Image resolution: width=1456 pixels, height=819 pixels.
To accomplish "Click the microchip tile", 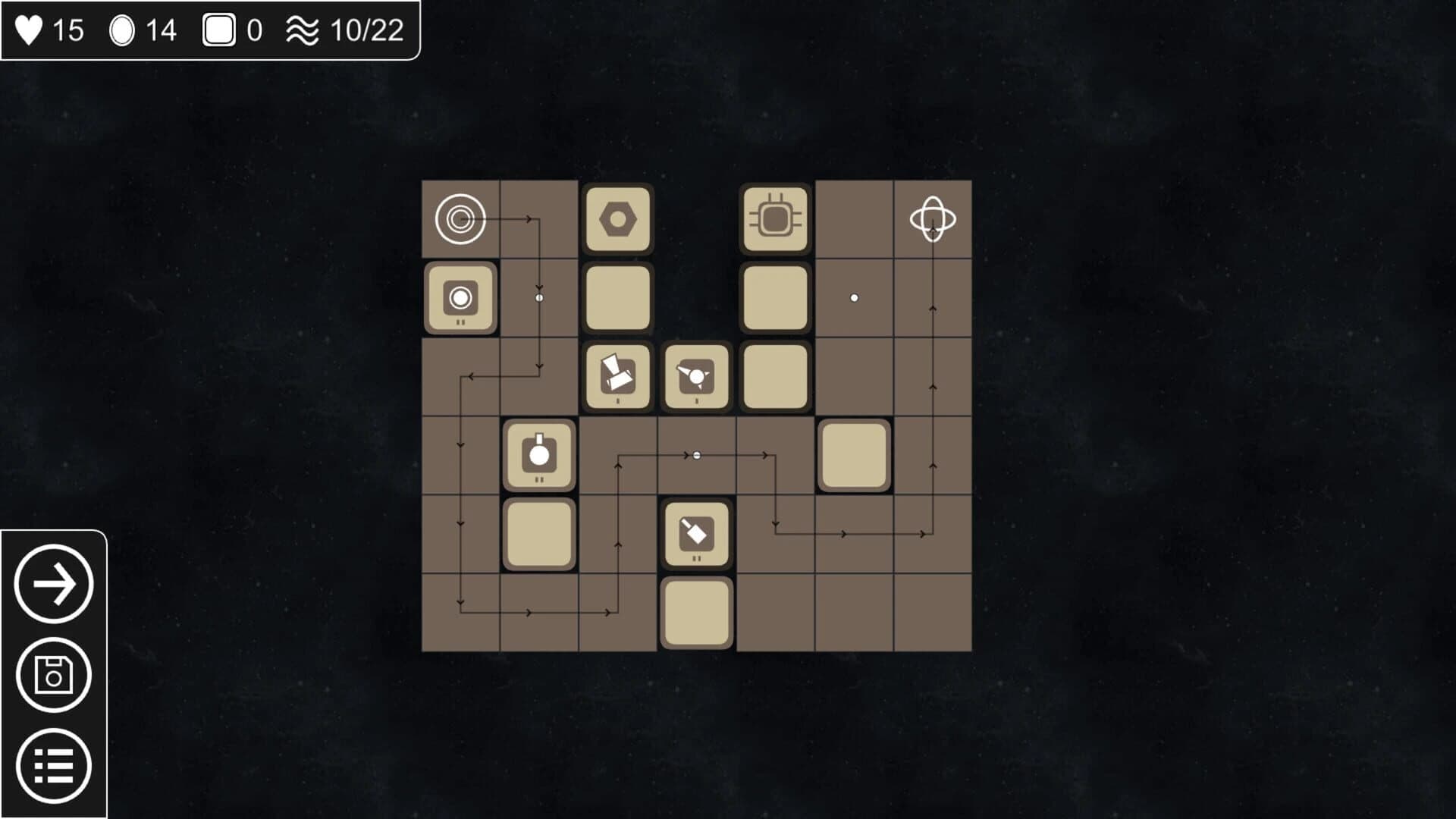I will pos(774,220).
